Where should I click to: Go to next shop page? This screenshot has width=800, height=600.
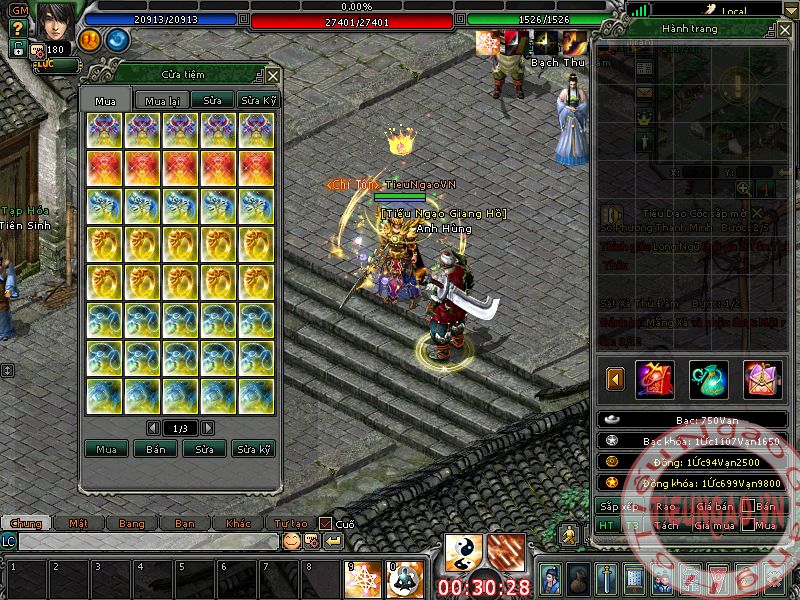[208, 427]
